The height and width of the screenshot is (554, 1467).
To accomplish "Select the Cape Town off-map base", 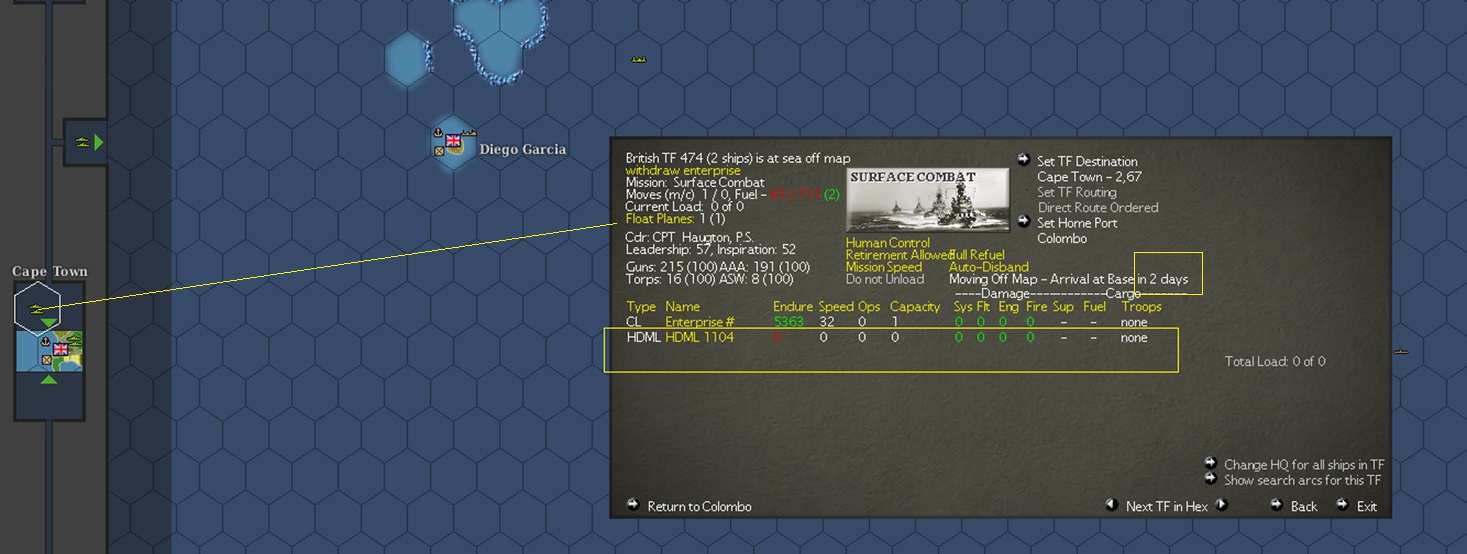I will tap(49, 351).
